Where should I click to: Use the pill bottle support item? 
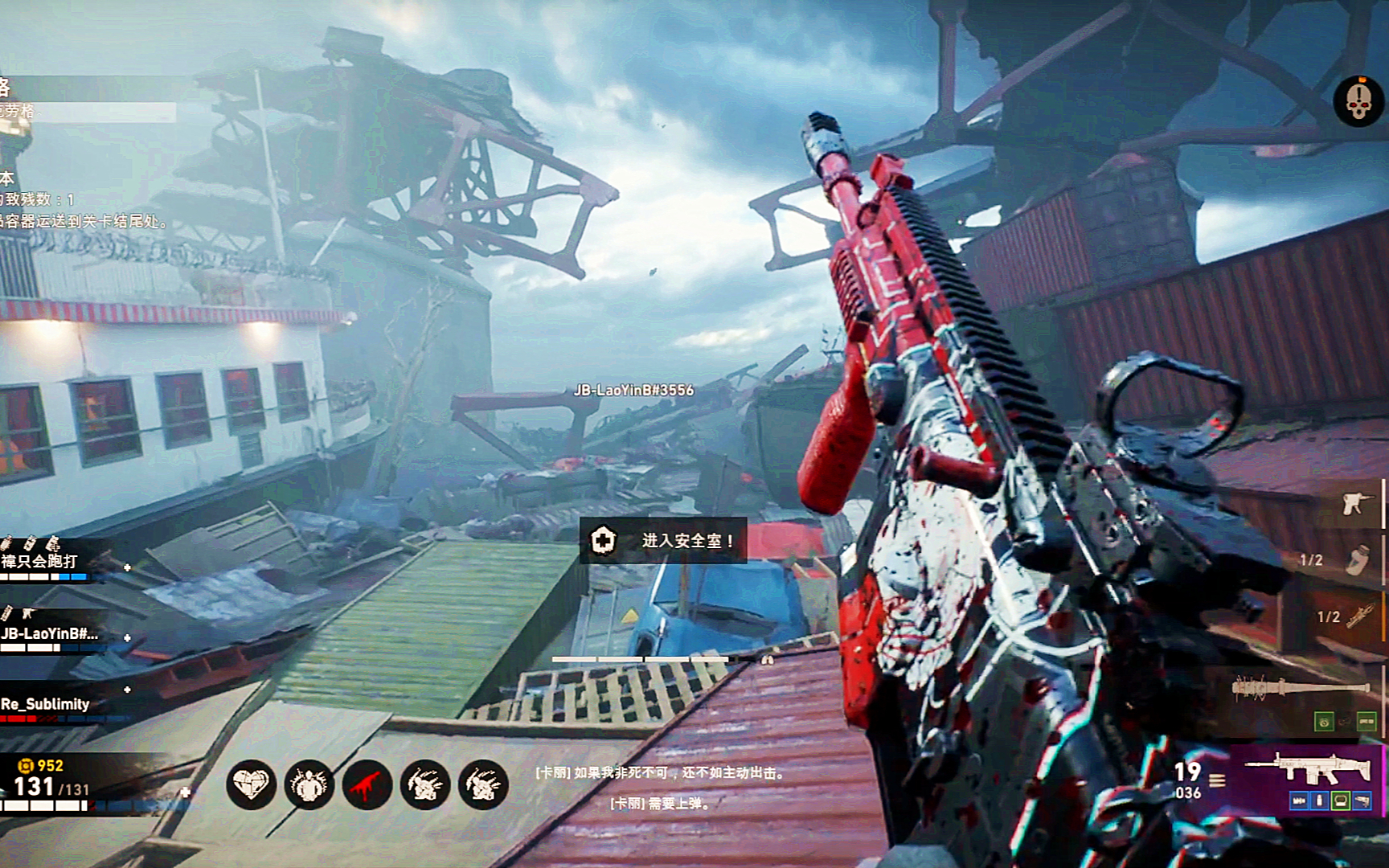coord(1358,560)
